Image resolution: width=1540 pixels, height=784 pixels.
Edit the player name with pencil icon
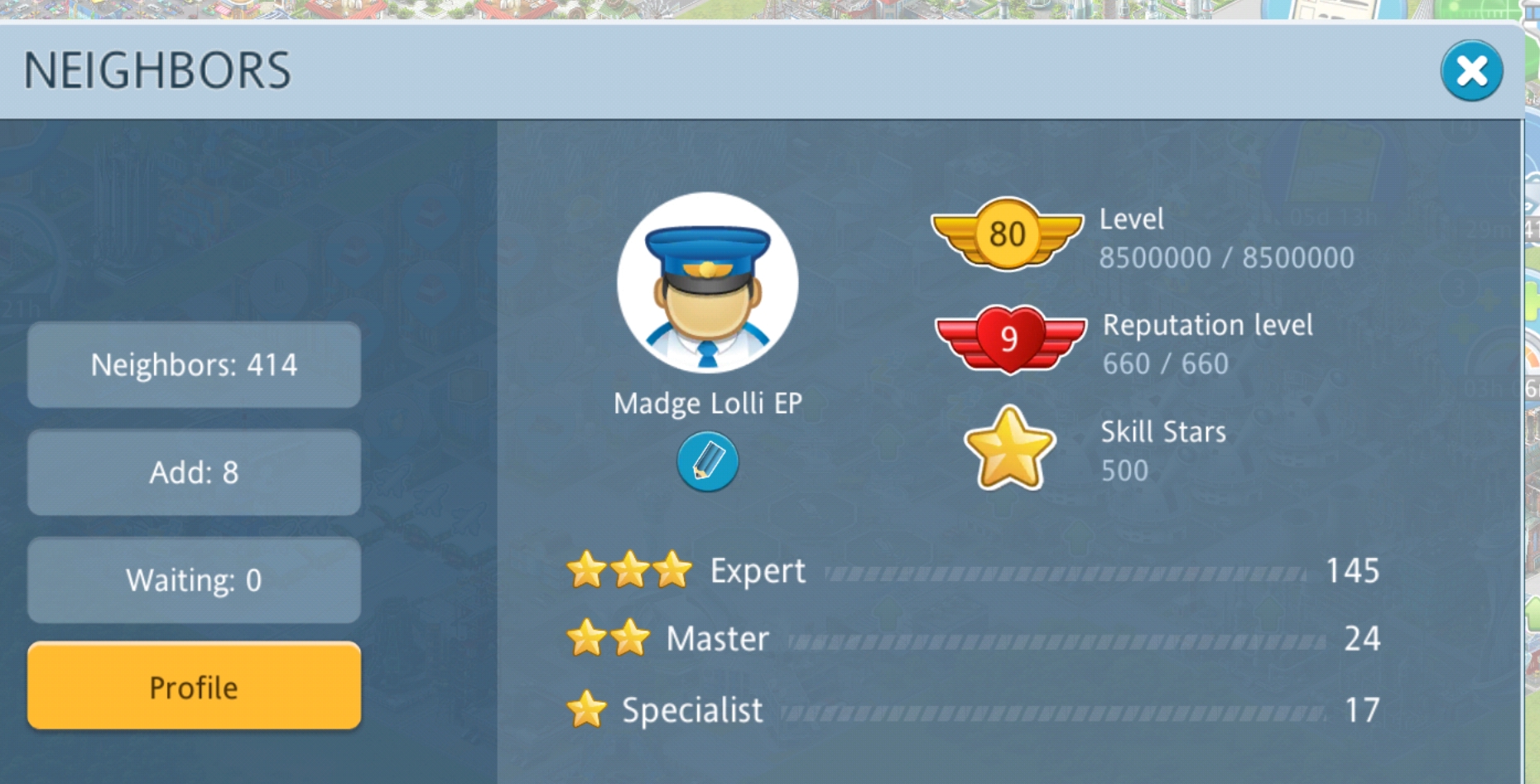(707, 462)
